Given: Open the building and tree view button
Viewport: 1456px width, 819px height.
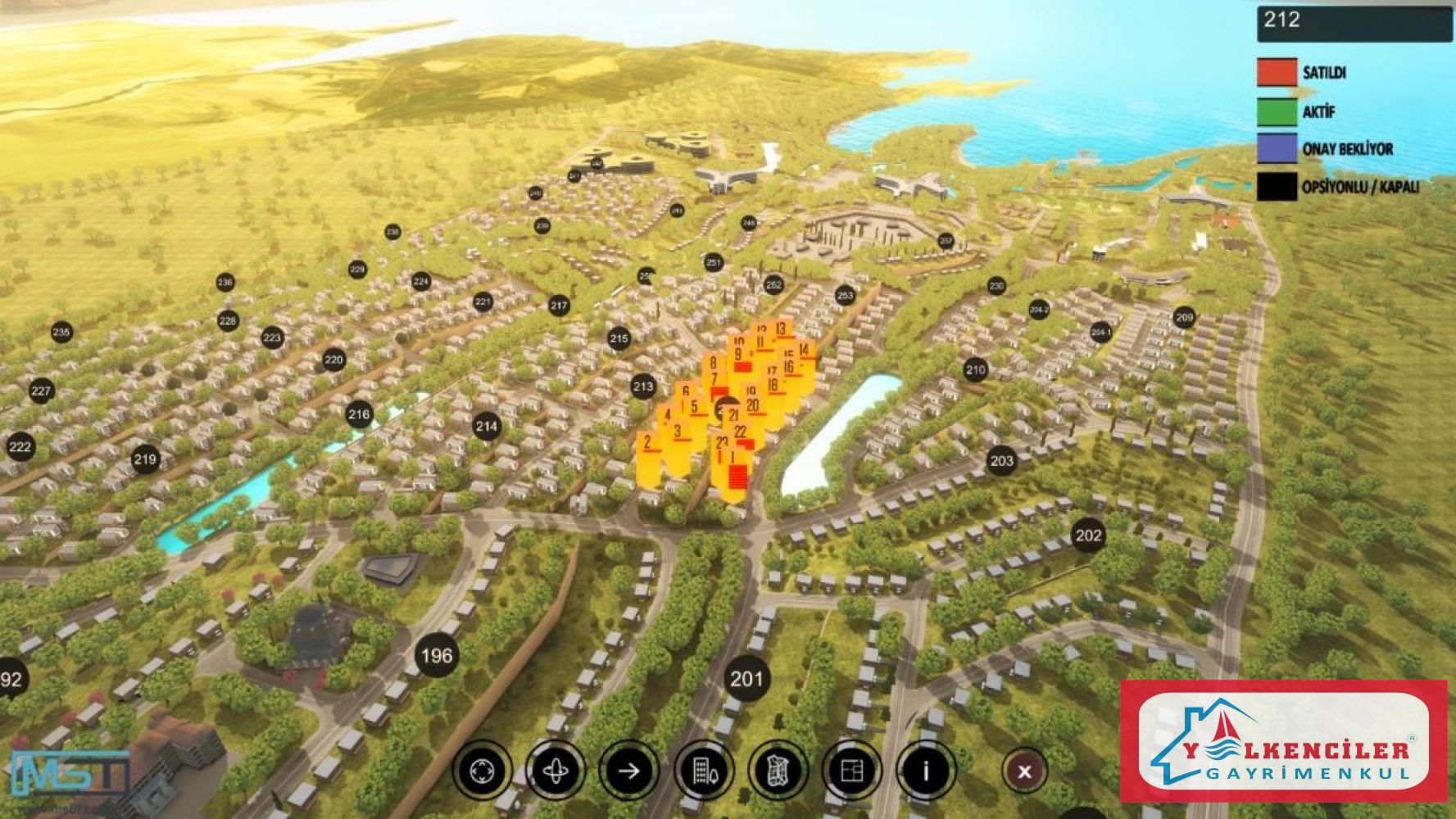Looking at the screenshot, I should pos(703,771).
